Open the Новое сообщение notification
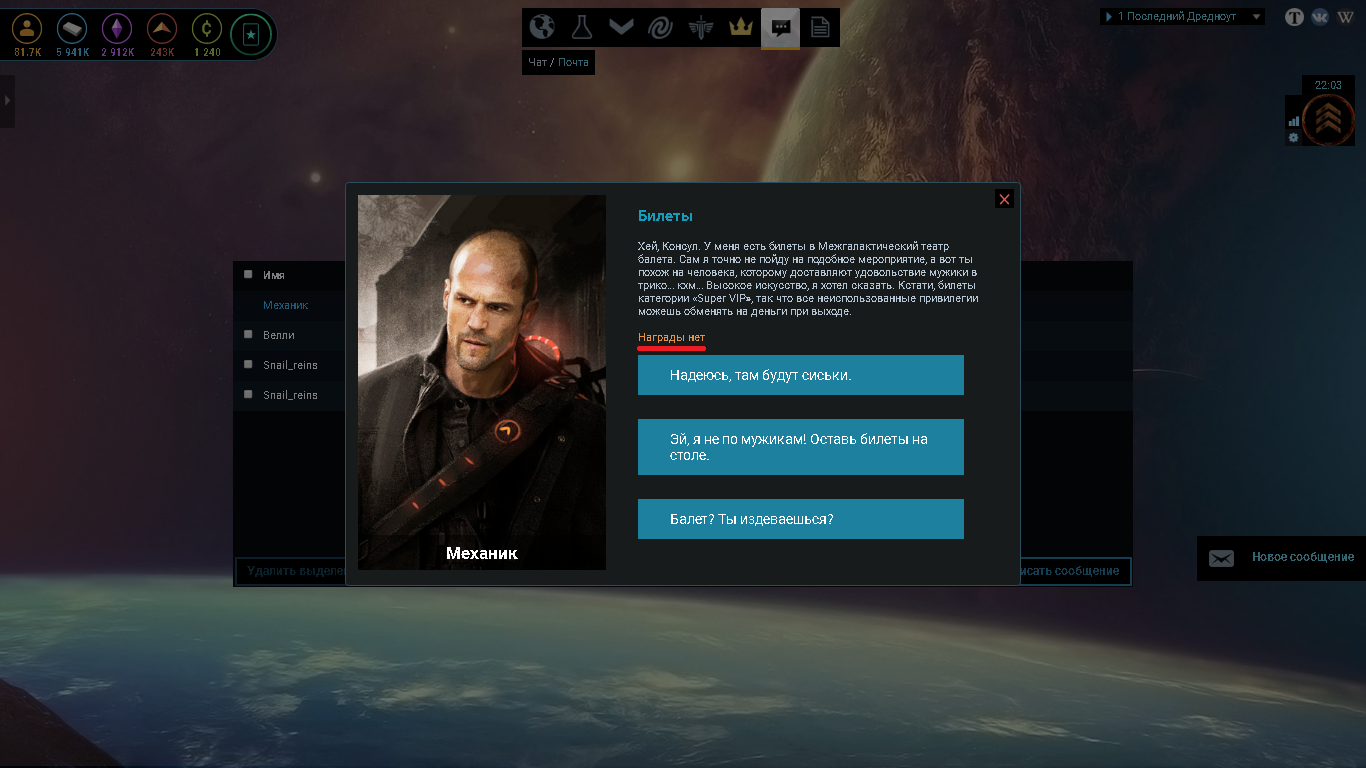1366x768 pixels. coord(1281,558)
